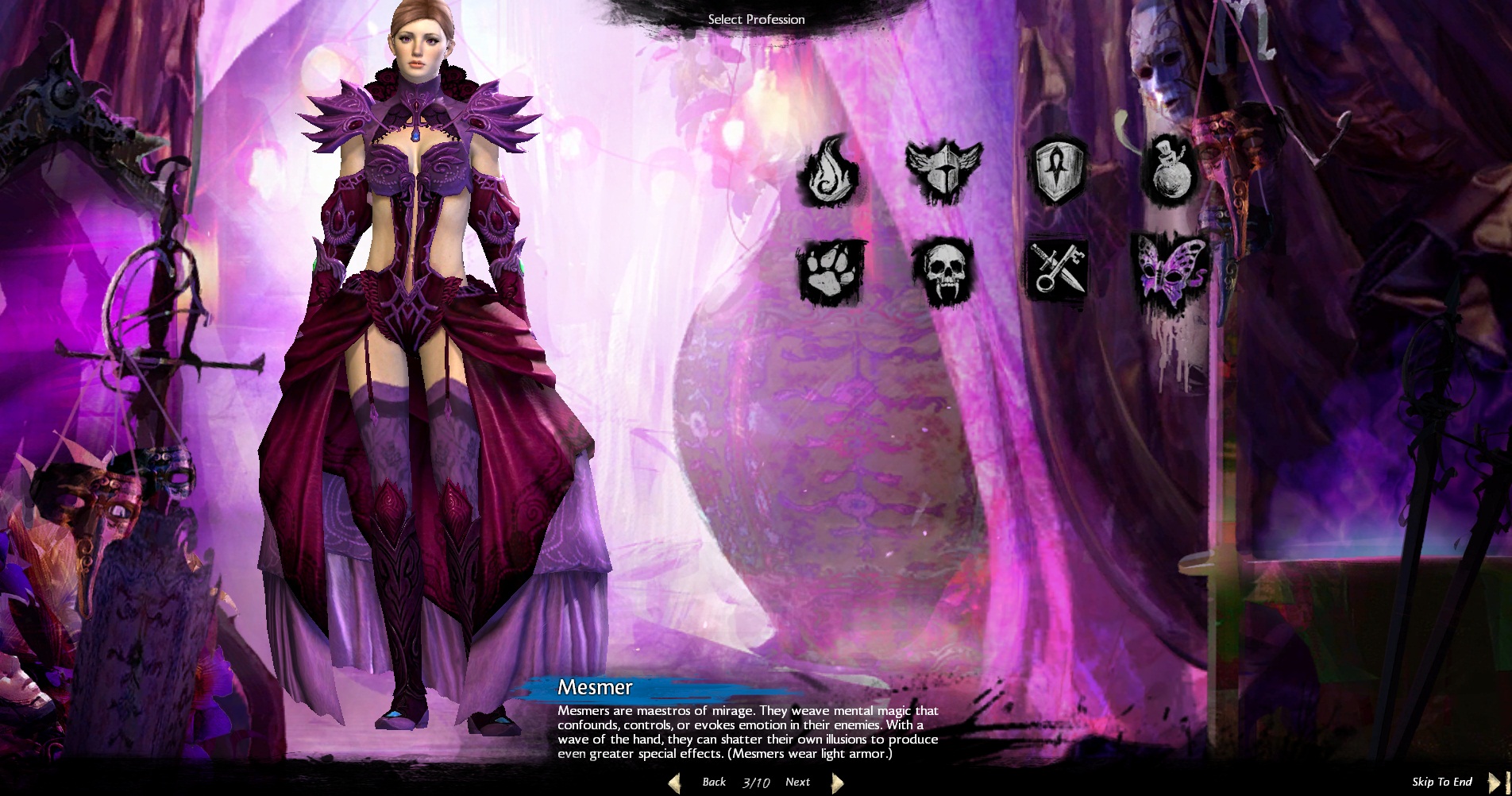Pick the Thief crossed daggers profession
This screenshot has height=796, width=1512.
pos(1057,270)
